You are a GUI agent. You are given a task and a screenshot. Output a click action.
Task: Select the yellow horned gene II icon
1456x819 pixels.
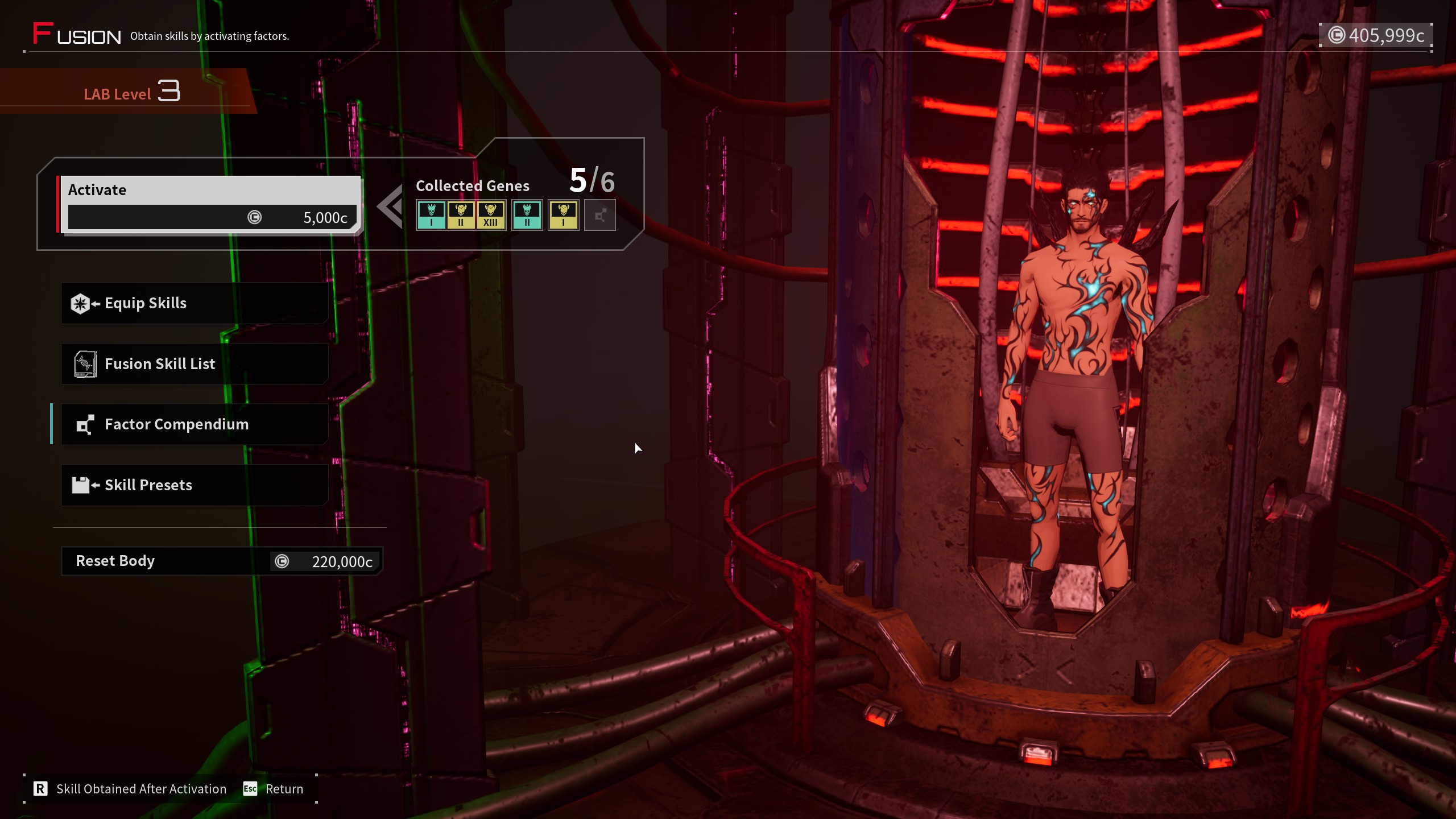click(461, 215)
